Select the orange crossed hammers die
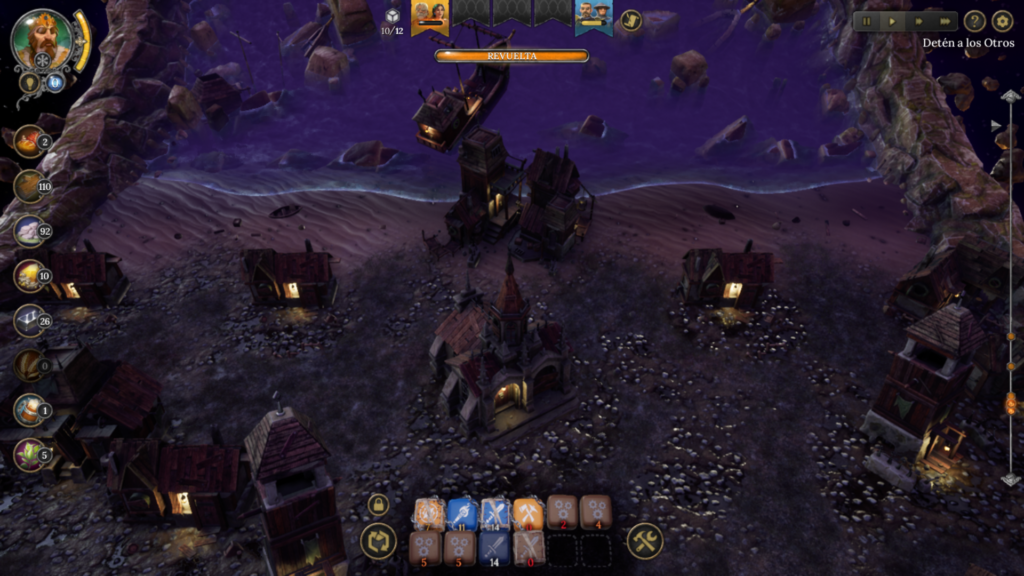Viewport: 1024px width, 576px height. [528, 513]
